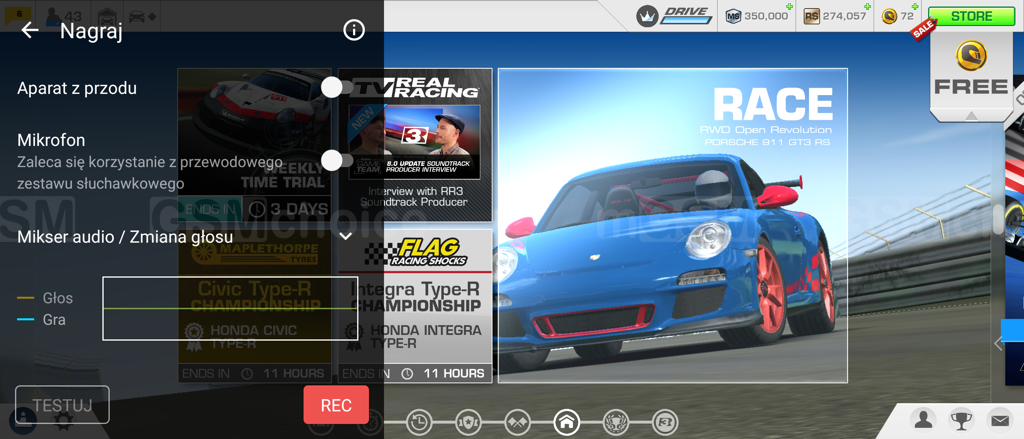Open the Integra Type-R Championship tile
The image size is (1024, 439).
tap(416, 305)
